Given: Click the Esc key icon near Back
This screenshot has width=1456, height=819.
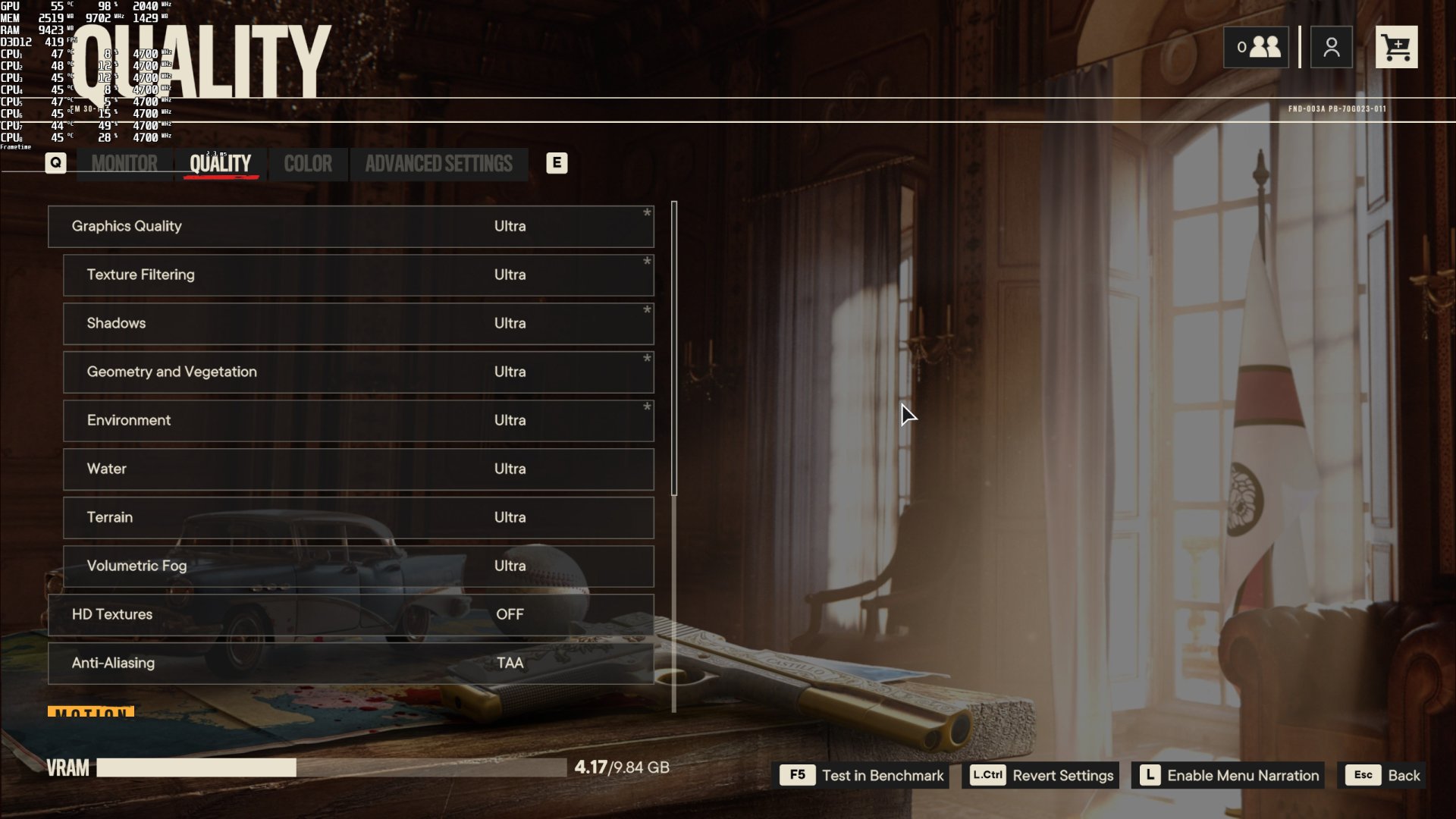Looking at the screenshot, I should click(x=1363, y=775).
